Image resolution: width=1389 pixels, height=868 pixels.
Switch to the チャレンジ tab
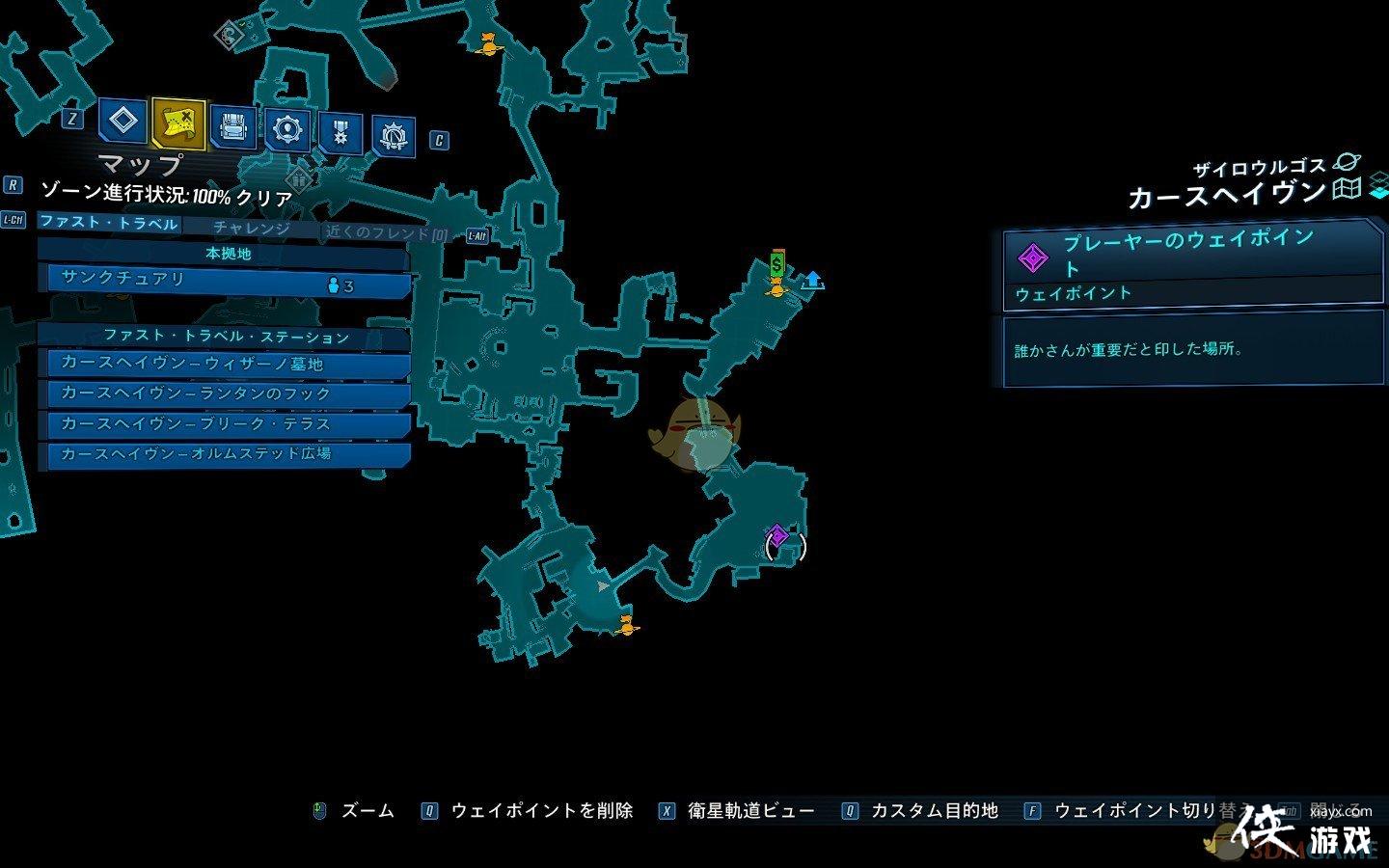tap(252, 229)
